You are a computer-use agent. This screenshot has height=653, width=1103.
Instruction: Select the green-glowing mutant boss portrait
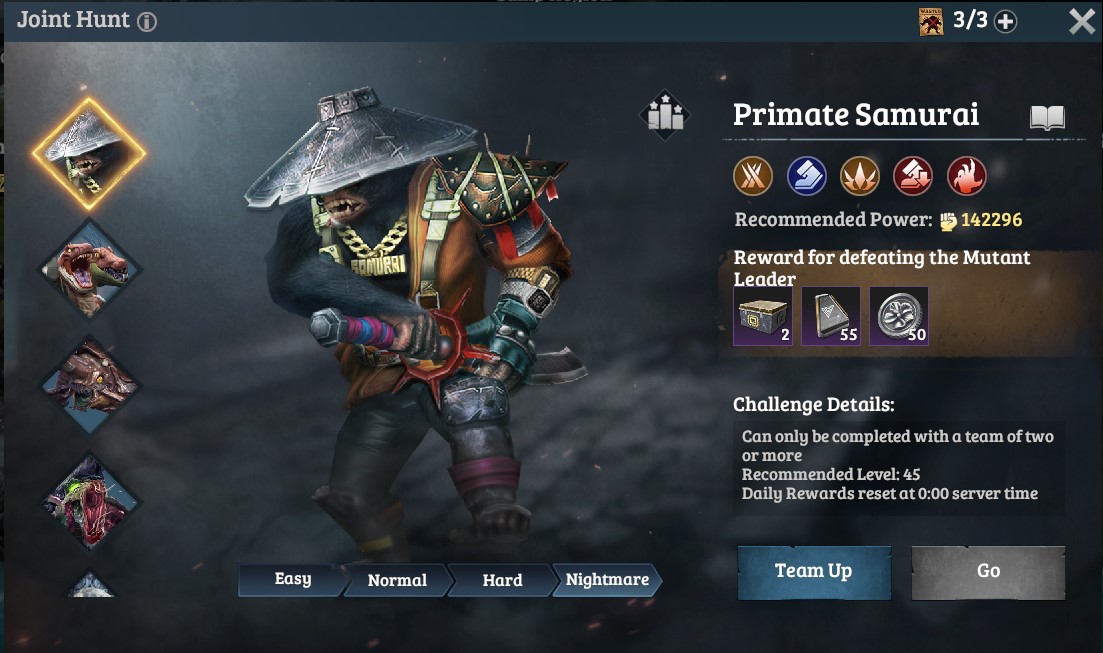90,500
